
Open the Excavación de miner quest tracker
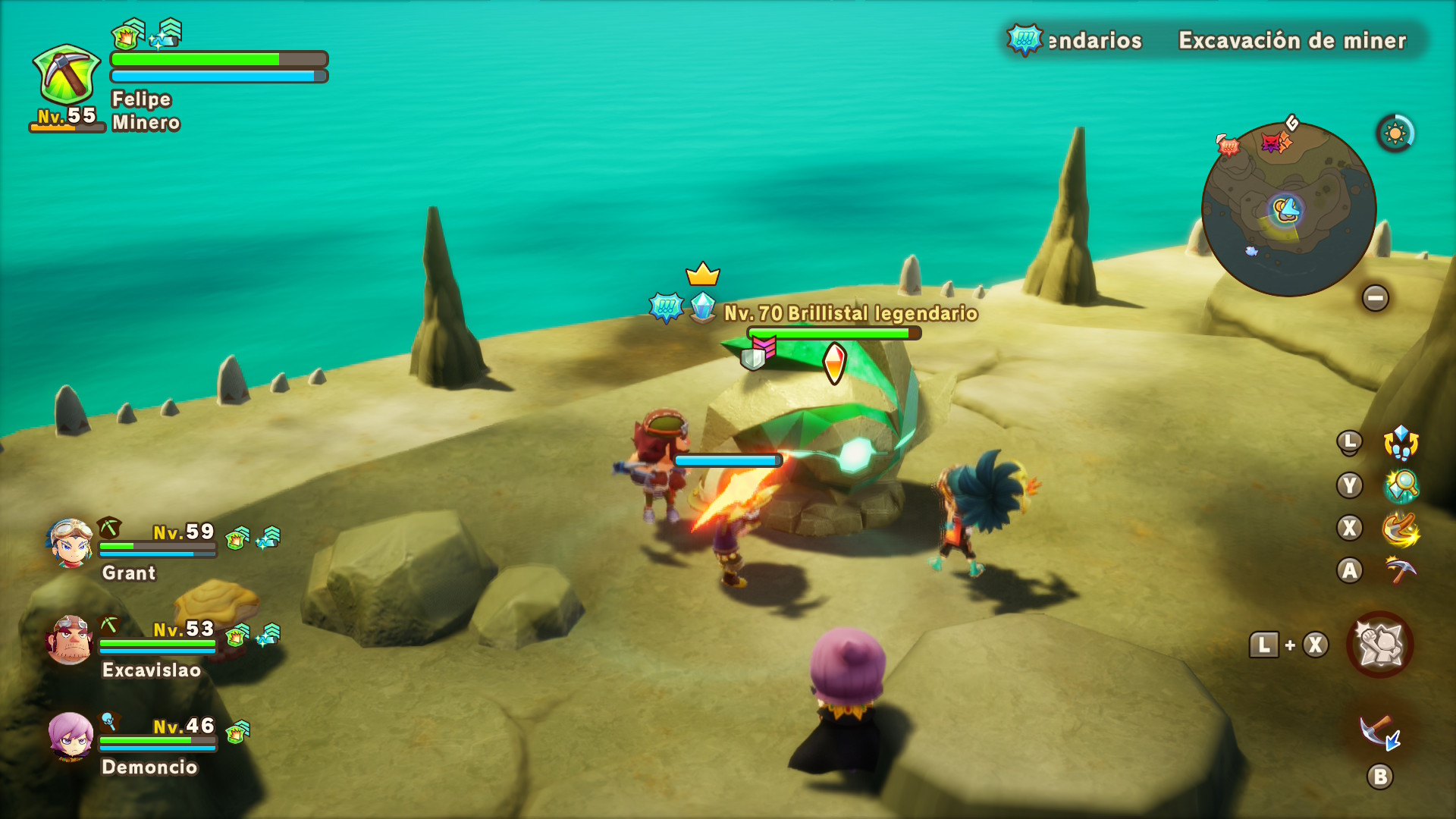[1291, 40]
